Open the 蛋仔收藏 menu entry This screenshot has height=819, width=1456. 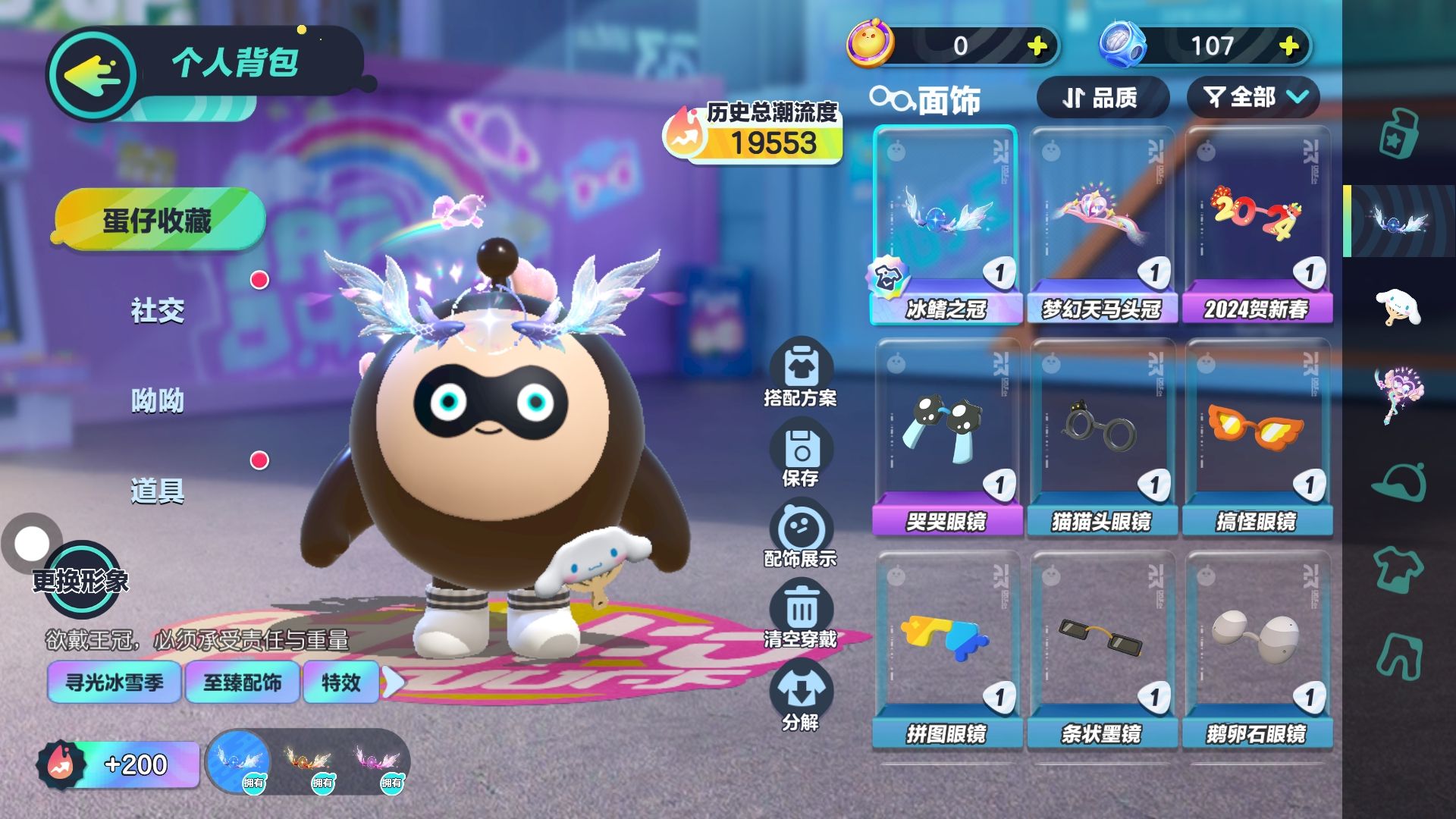158,221
